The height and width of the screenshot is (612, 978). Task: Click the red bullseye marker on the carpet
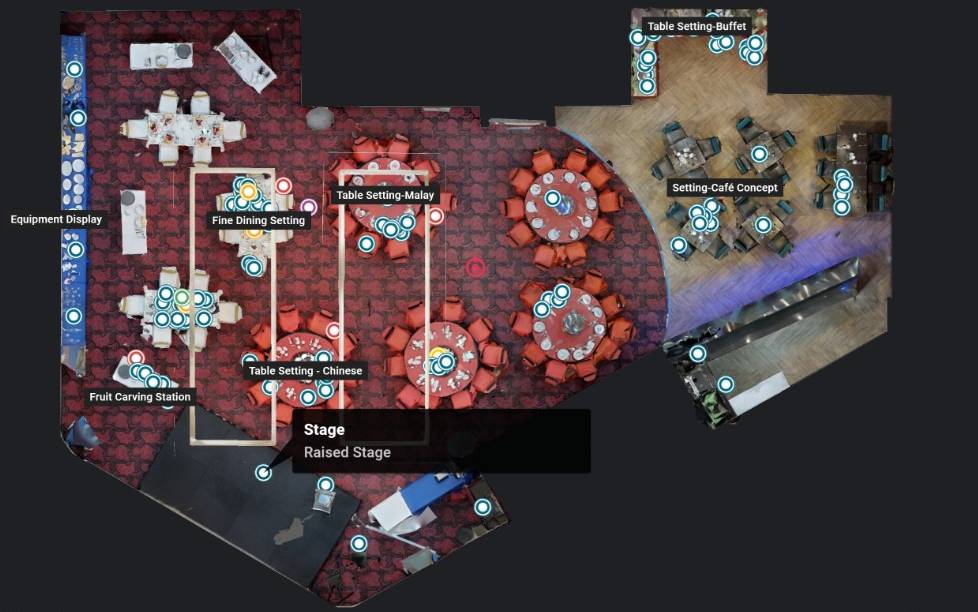476,267
